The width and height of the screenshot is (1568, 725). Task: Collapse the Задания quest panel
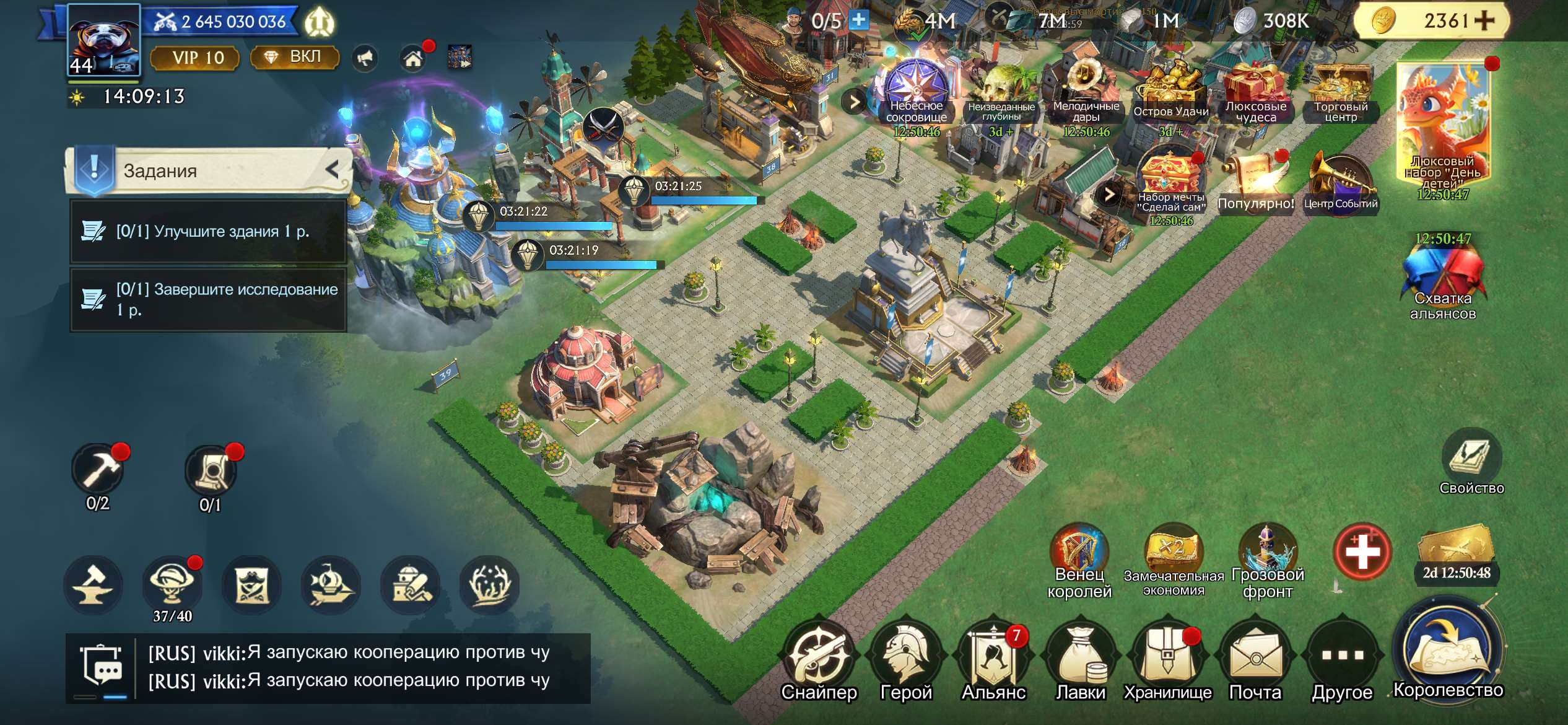pyautogui.click(x=333, y=169)
